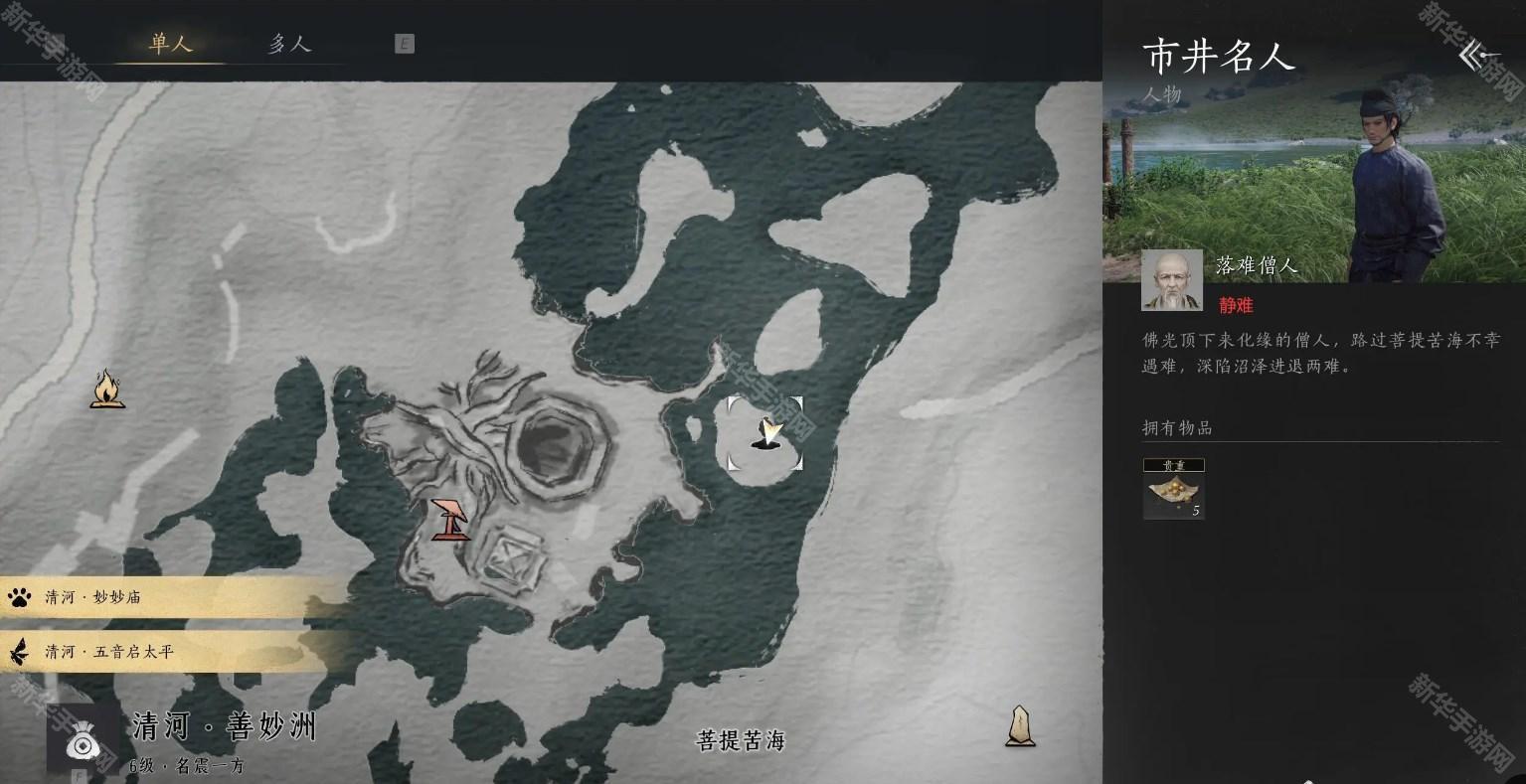Viewport: 1526px width, 784px height.
Task: Select the campfire marker on the map
Action: [x=106, y=389]
